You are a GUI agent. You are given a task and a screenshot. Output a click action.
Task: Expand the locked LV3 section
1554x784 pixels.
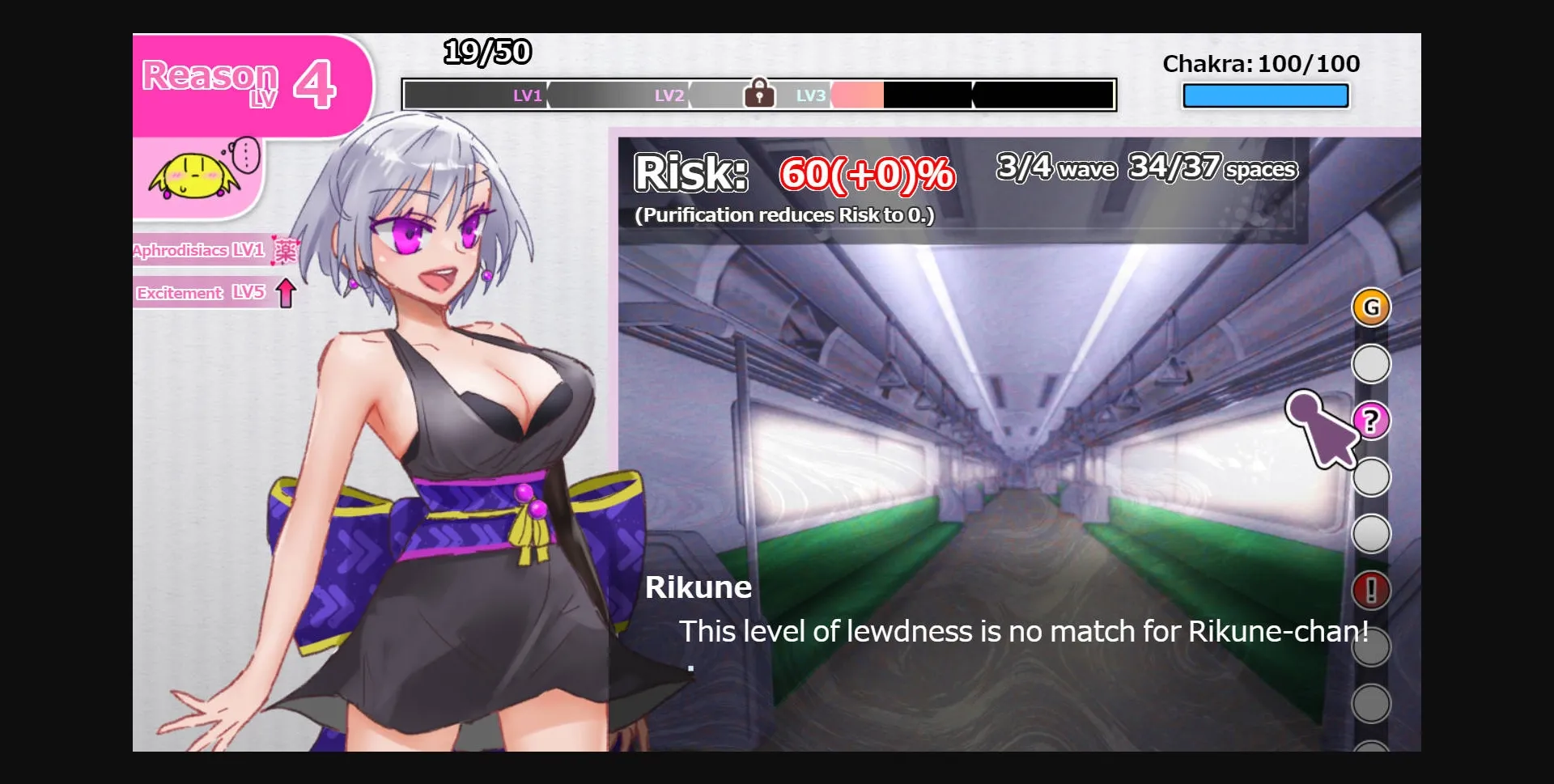pos(809,95)
